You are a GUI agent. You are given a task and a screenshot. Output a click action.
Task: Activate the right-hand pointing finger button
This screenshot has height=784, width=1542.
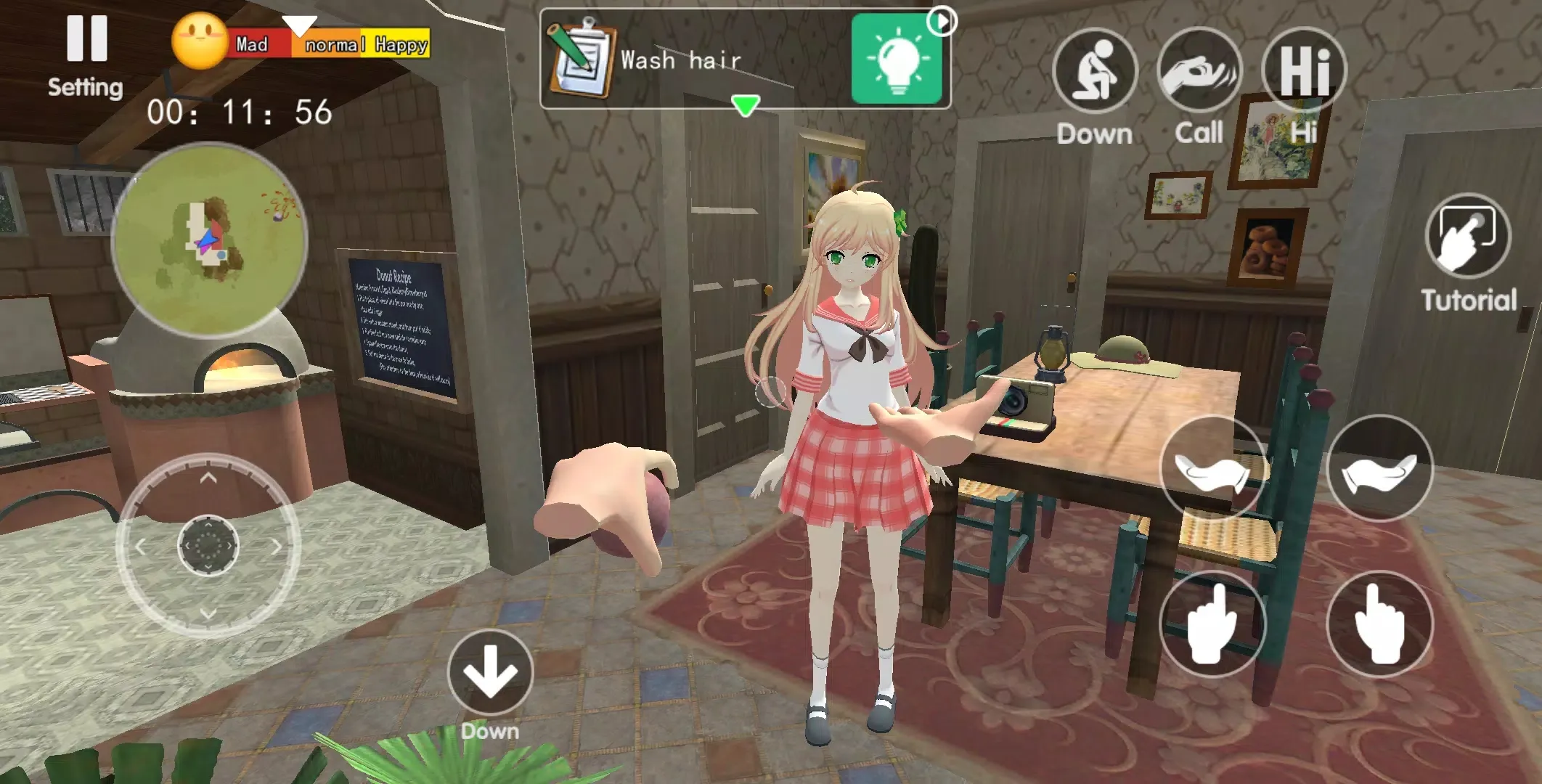coord(1379,624)
